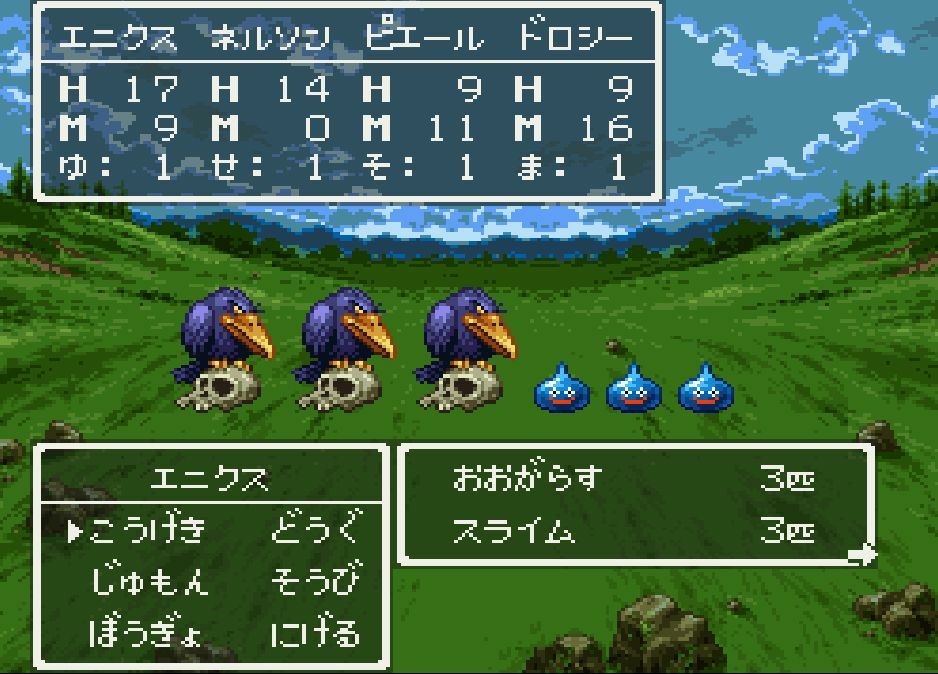
Task: Choose the じゅもん spell command
Action: click(149, 581)
